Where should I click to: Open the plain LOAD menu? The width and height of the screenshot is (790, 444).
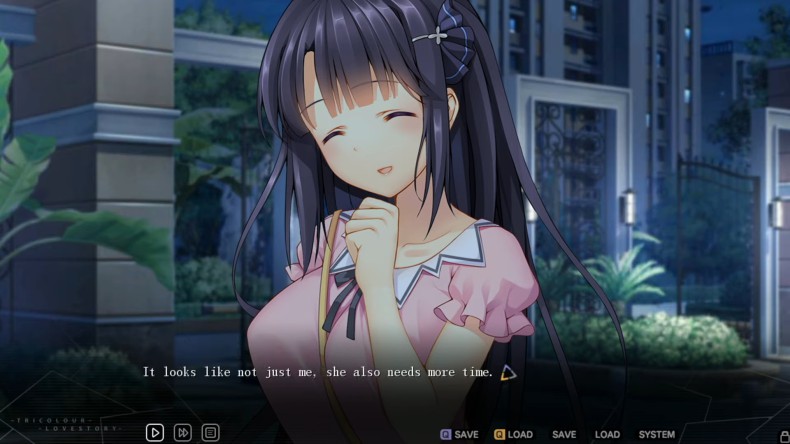(607, 435)
